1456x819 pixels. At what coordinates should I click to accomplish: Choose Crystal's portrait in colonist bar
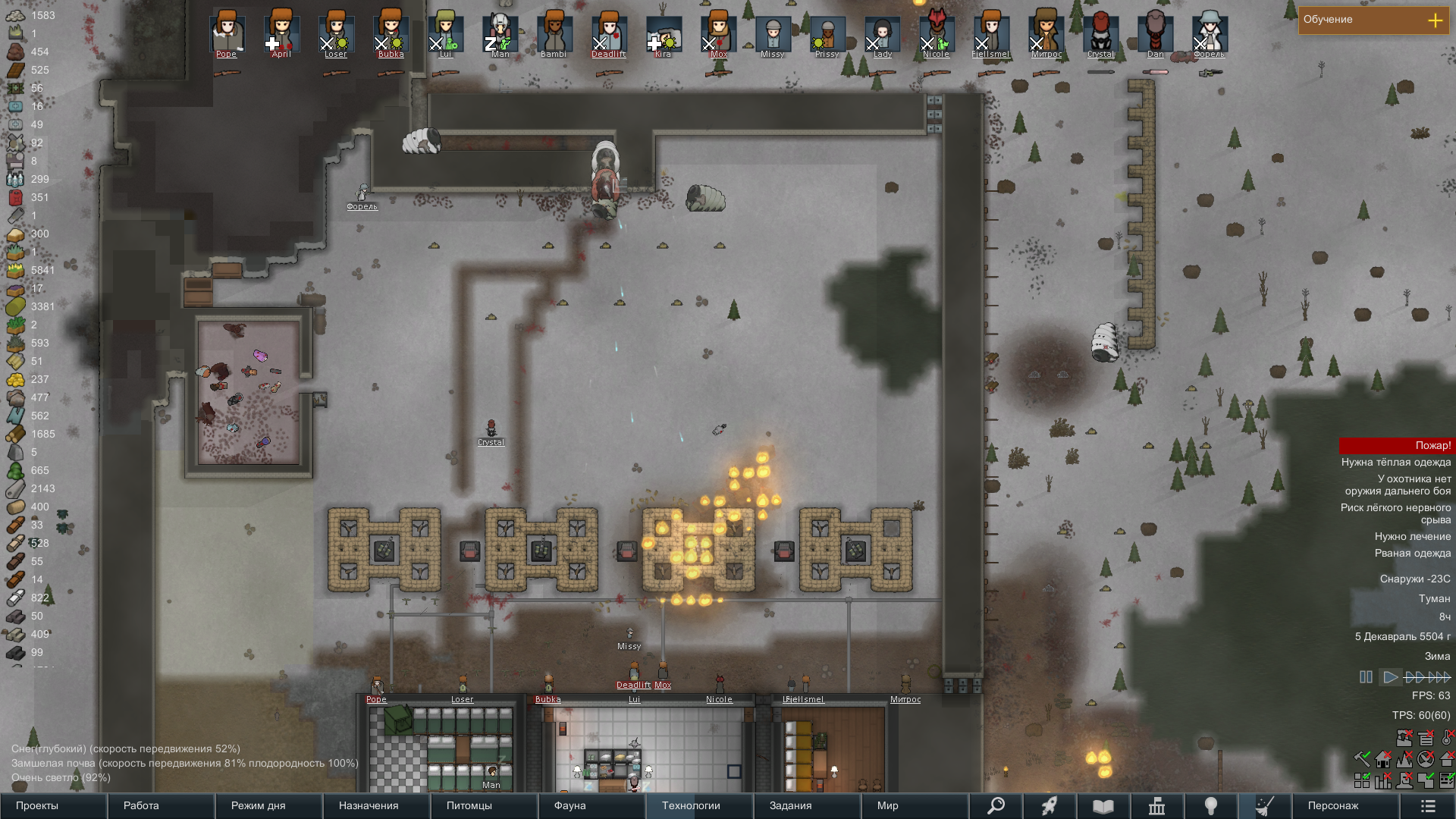point(1100,33)
